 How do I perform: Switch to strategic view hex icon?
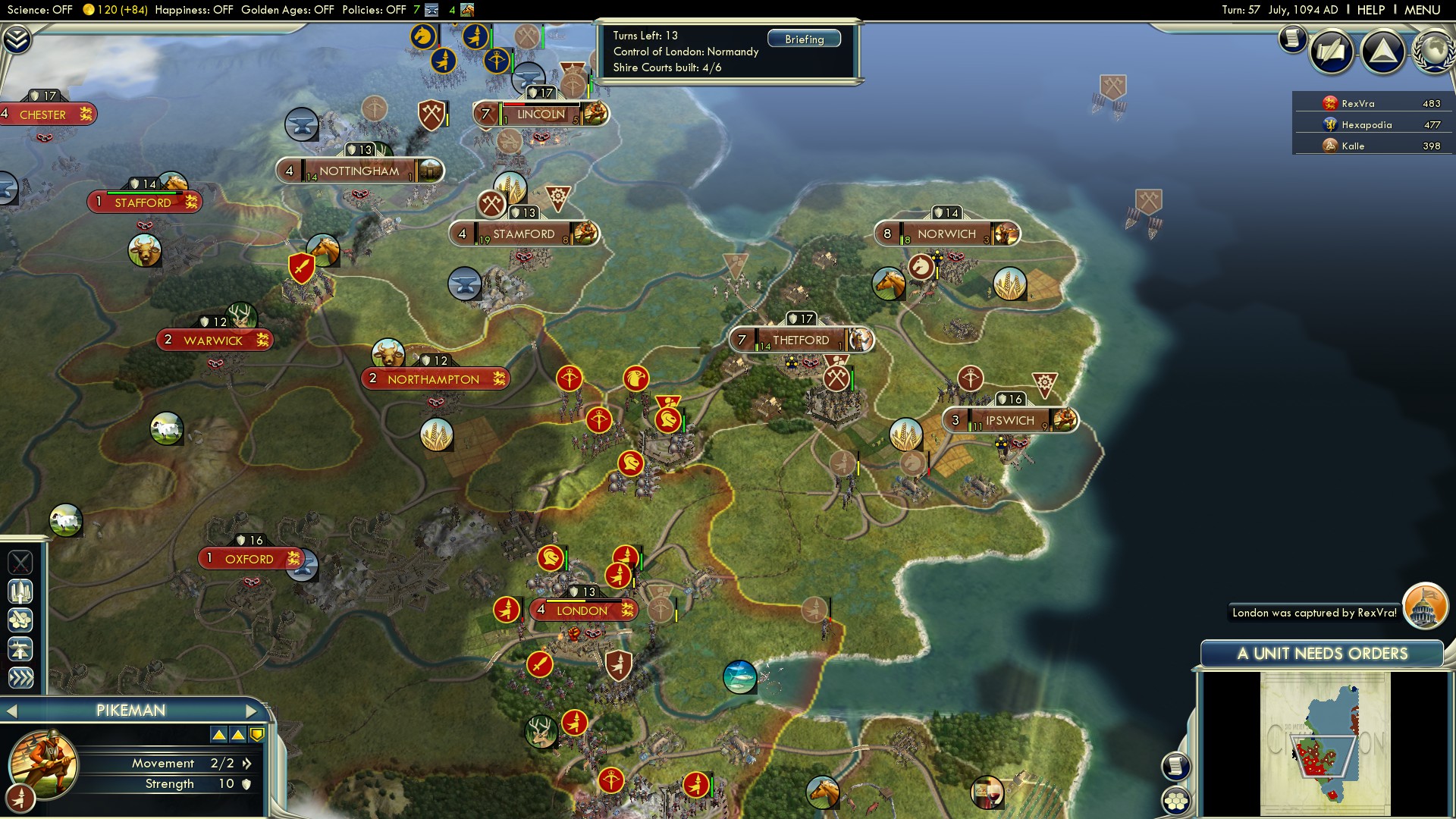click(20, 620)
